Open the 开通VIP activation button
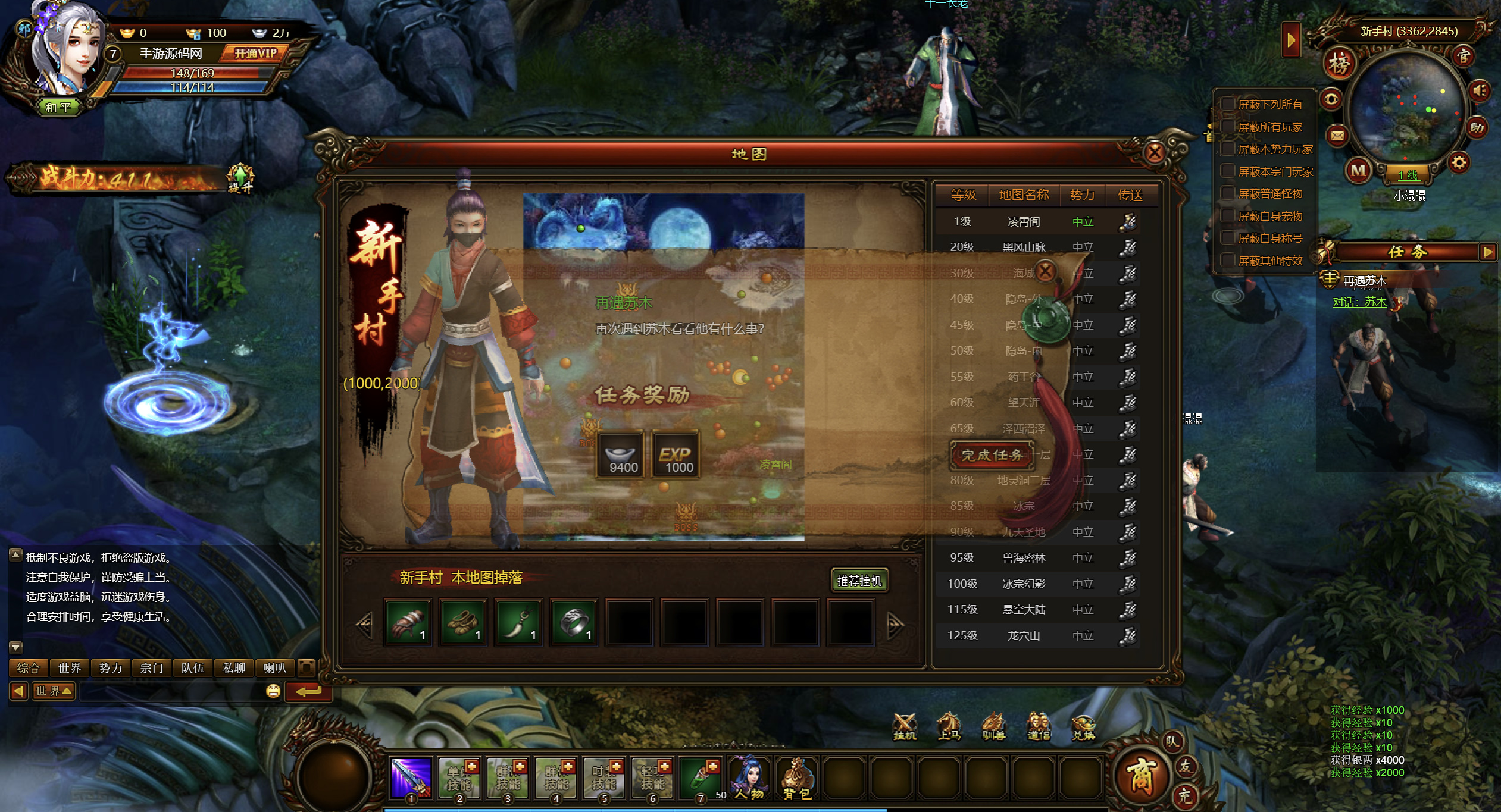 (256, 54)
